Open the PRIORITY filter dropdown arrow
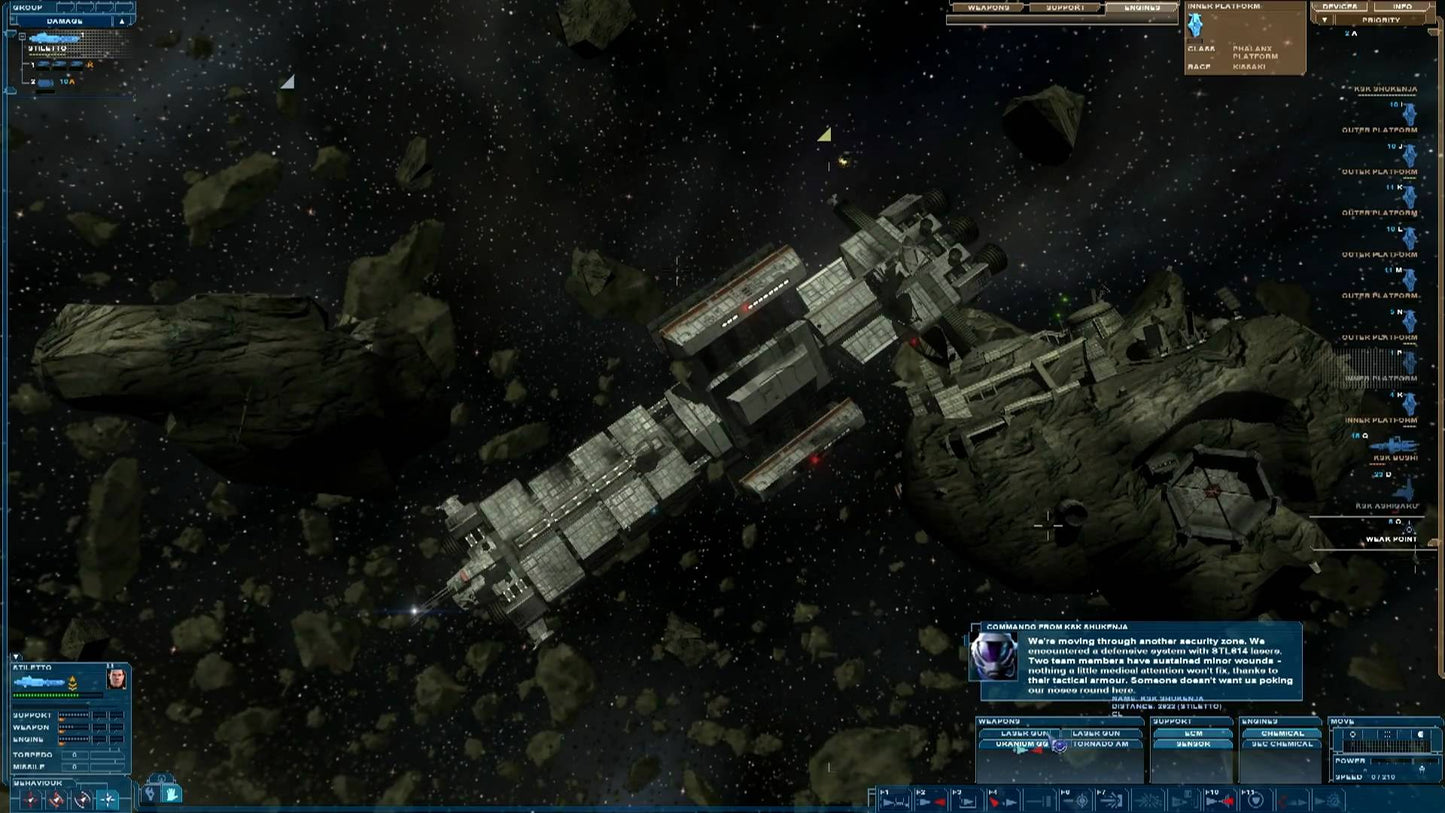This screenshot has height=813, width=1445. click(1325, 20)
